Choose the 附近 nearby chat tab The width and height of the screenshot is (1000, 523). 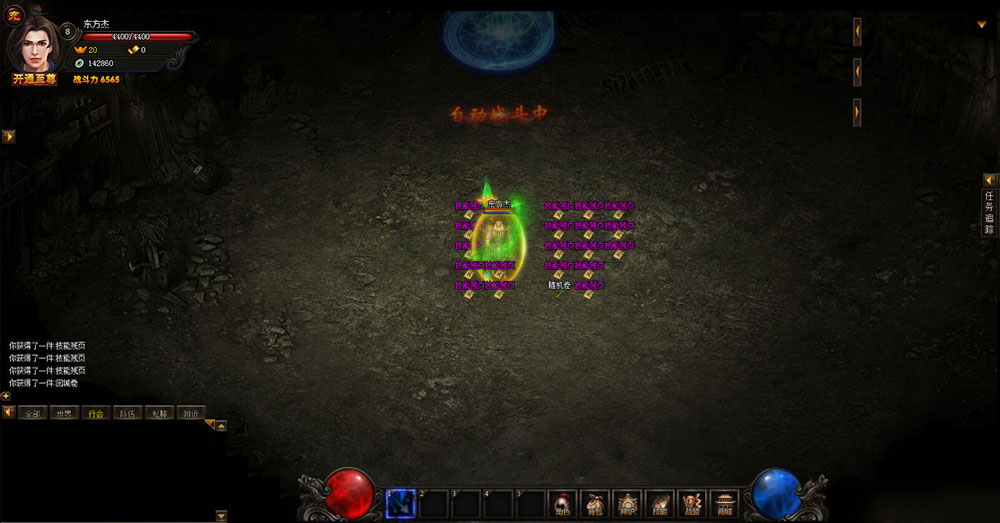coord(189,412)
